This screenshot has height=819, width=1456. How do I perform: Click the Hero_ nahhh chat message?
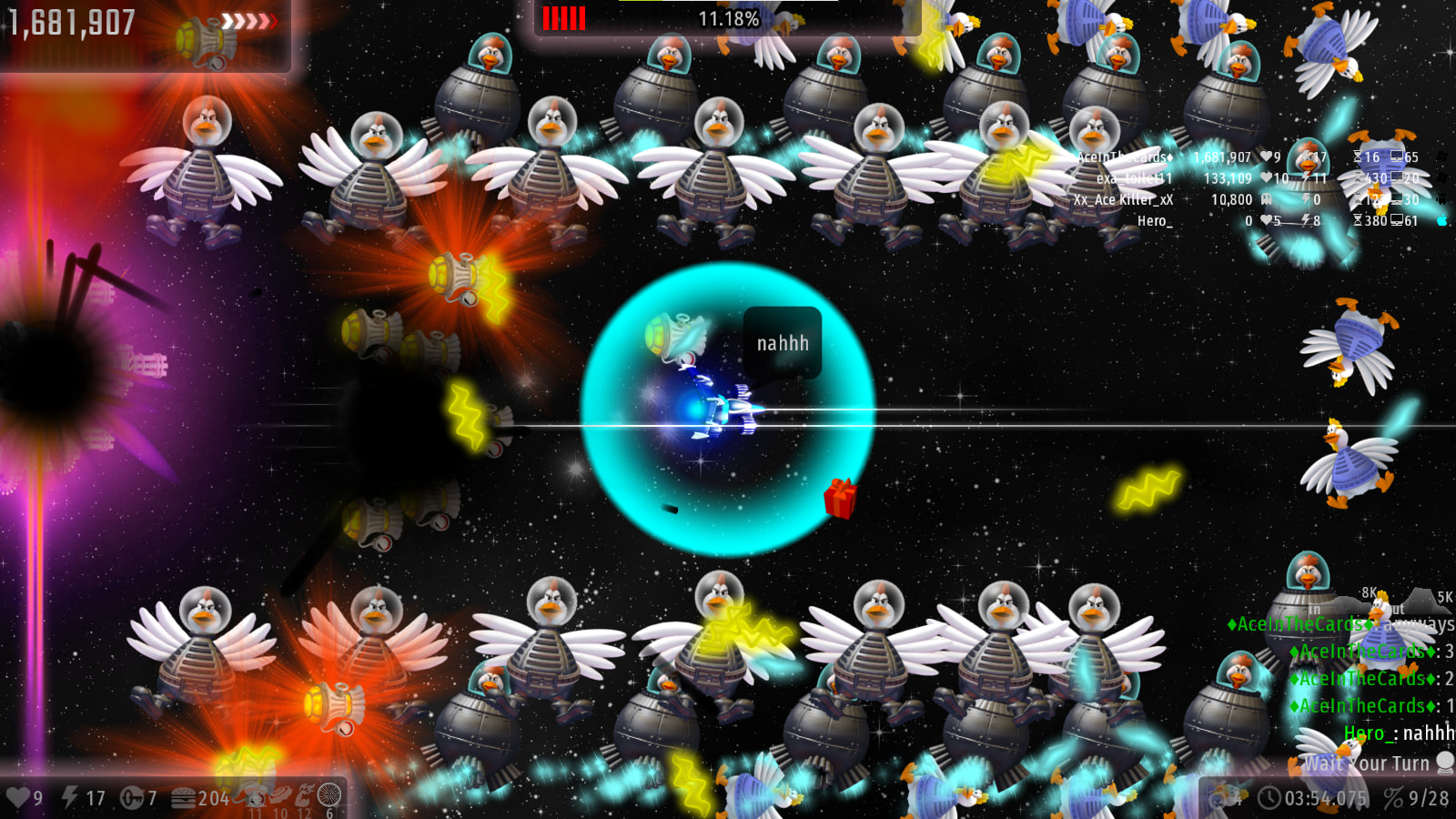pos(1398,733)
